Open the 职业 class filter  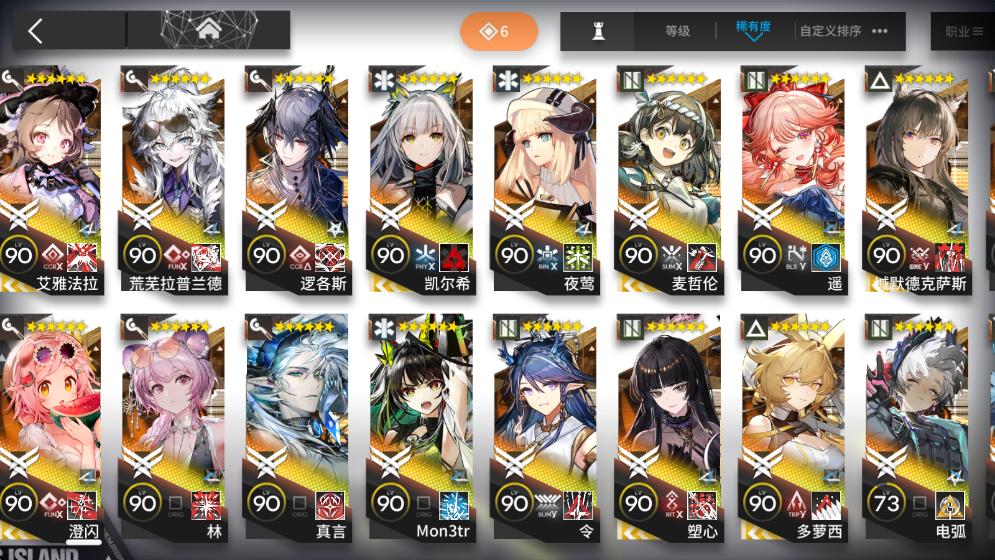coord(963,31)
